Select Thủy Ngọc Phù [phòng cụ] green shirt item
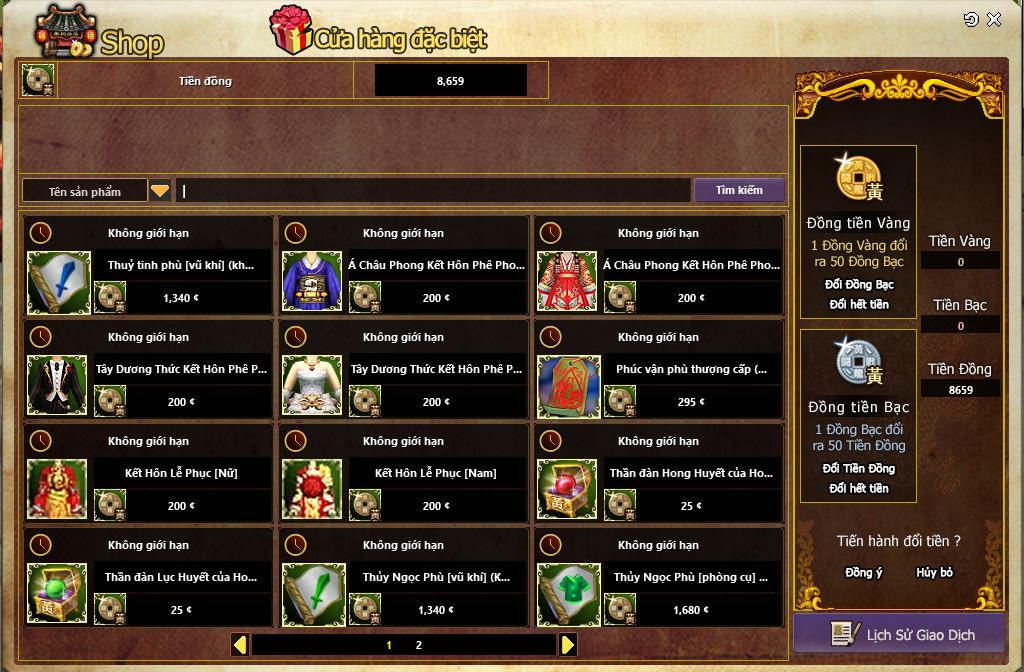 point(569,594)
